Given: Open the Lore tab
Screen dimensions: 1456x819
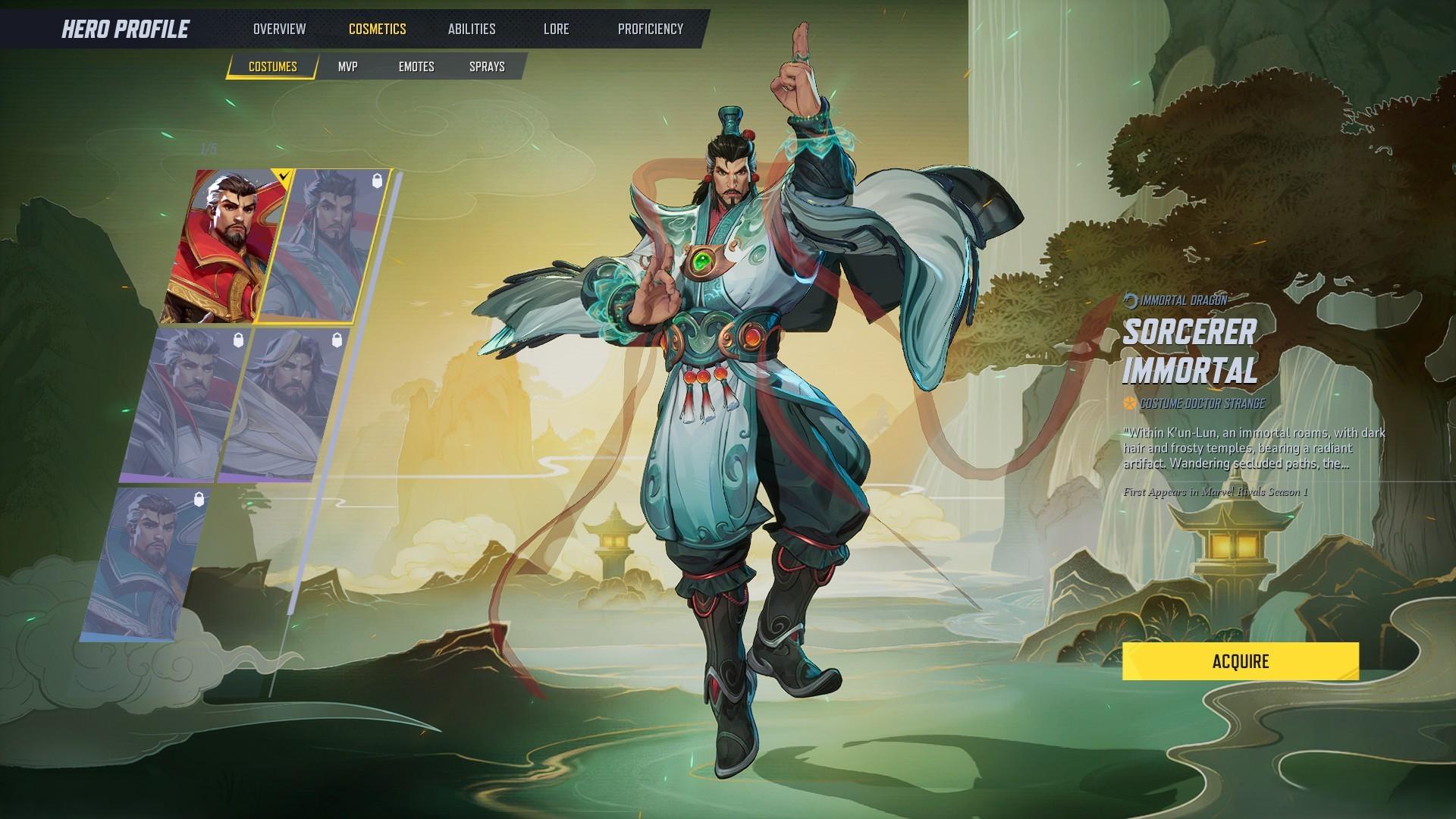Looking at the screenshot, I should pyautogui.click(x=556, y=29).
